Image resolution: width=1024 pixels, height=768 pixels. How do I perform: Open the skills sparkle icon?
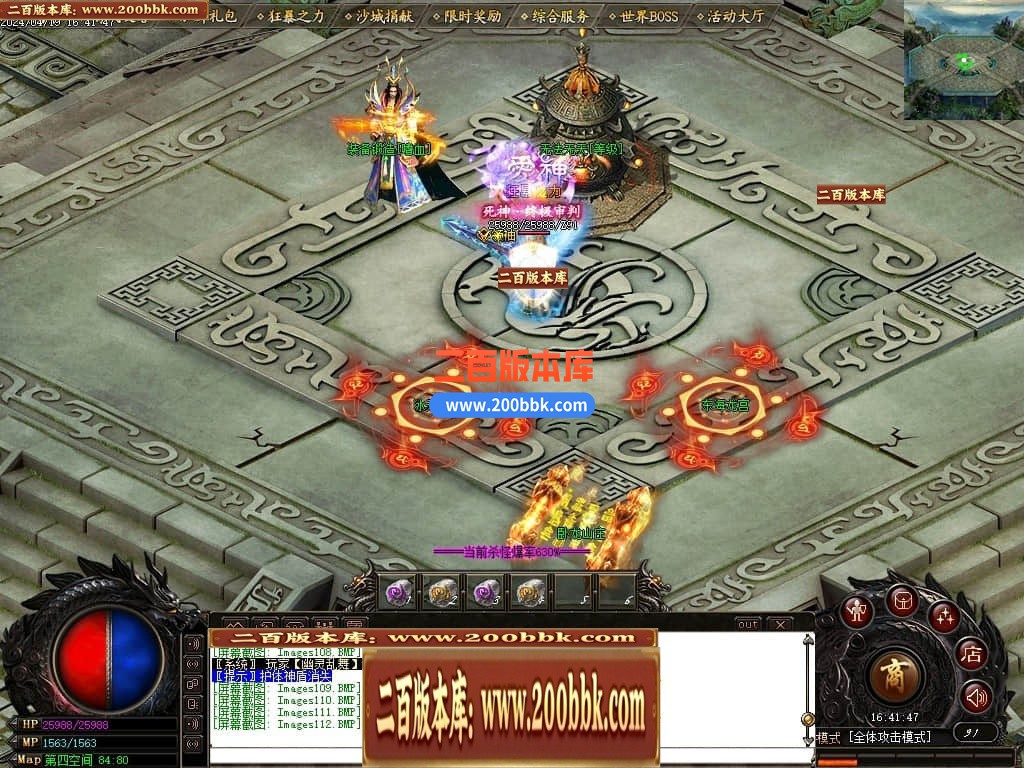pyautogui.click(x=944, y=617)
